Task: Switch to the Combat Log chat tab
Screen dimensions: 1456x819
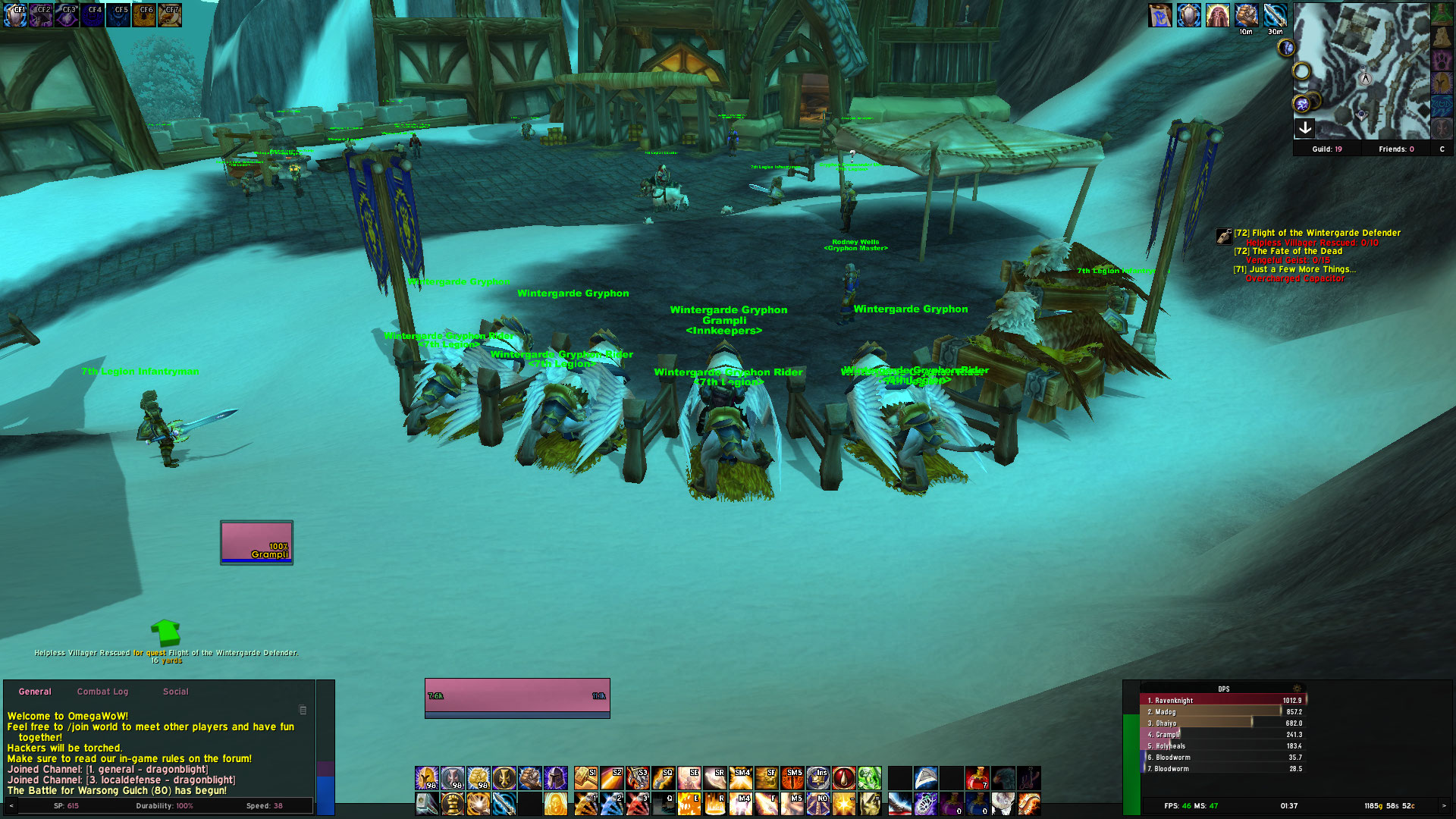Action: (102, 692)
